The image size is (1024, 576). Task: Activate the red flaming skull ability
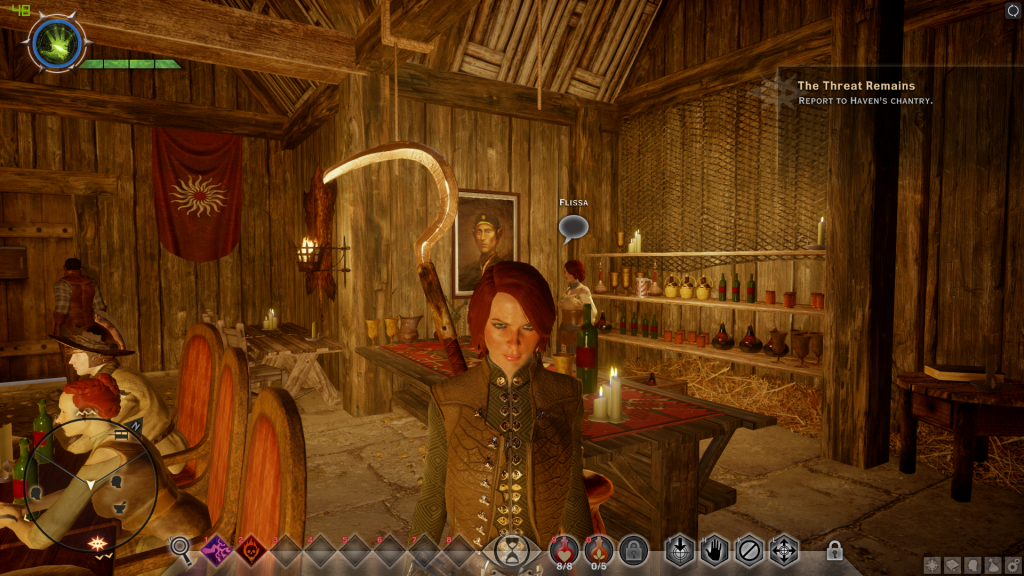[250, 549]
